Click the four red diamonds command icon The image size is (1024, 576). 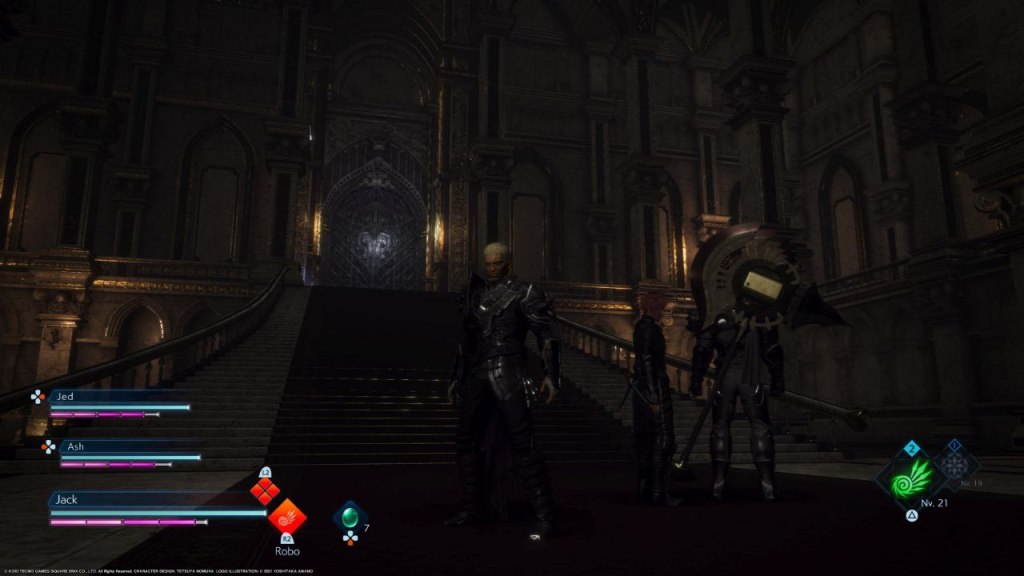pyautogui.click(x=265, y=491)
